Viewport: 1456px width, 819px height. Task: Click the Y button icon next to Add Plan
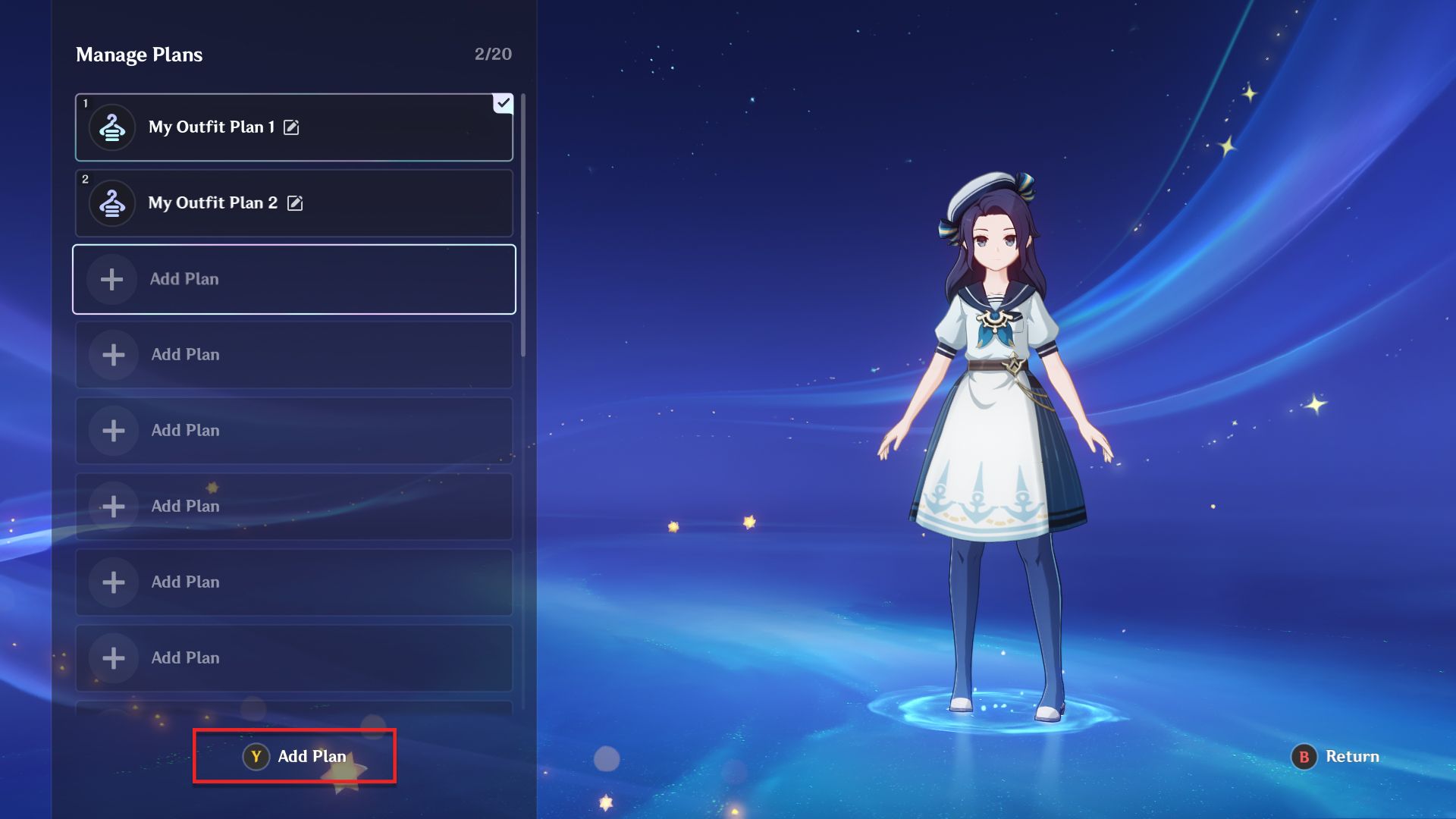coord(256,756)
